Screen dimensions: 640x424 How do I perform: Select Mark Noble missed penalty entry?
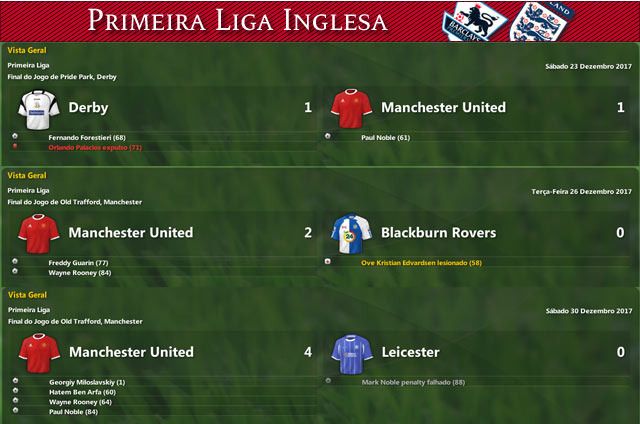point(412,382)
